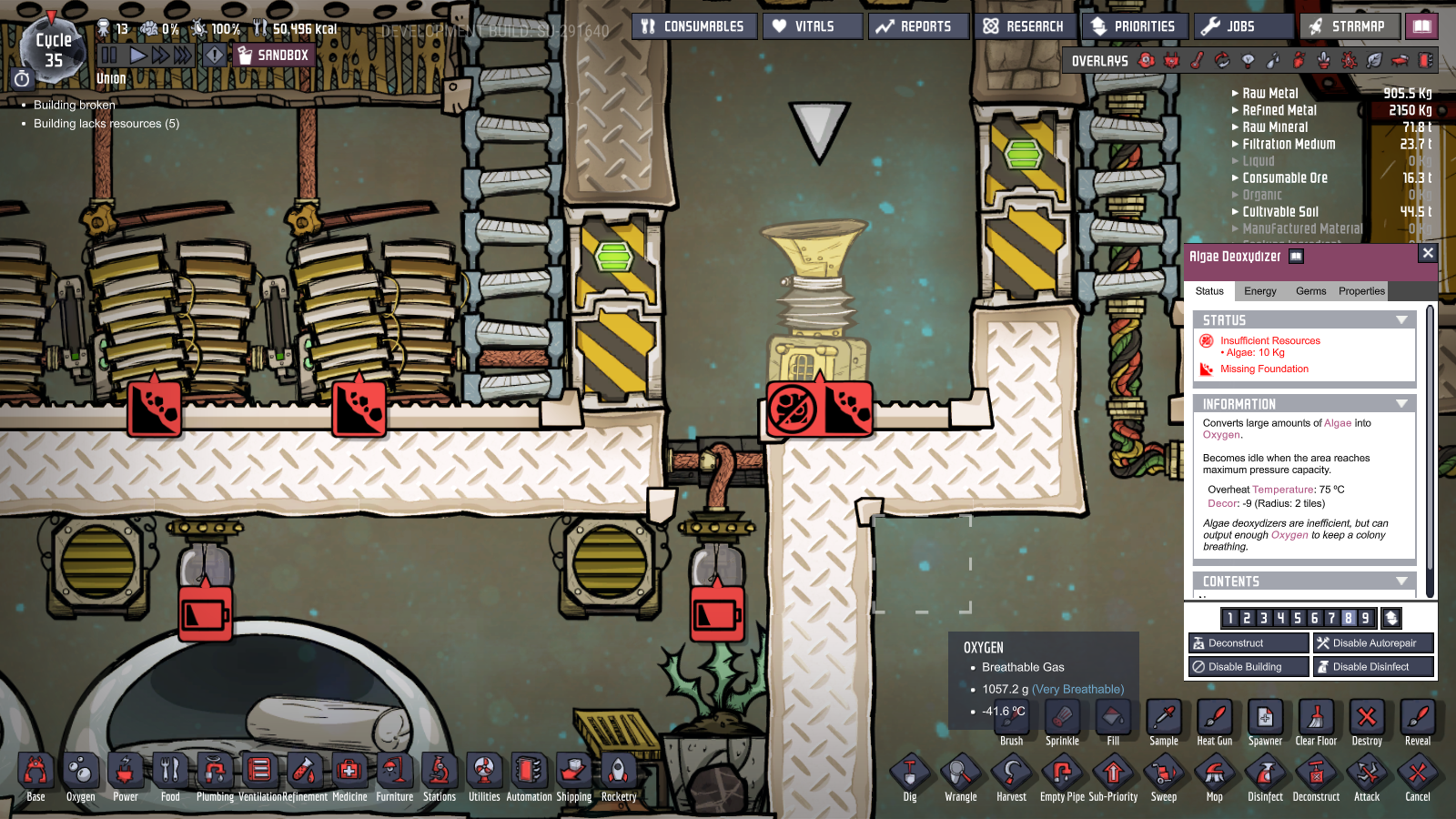Expand the Raw Metal resource entry

1235,93
